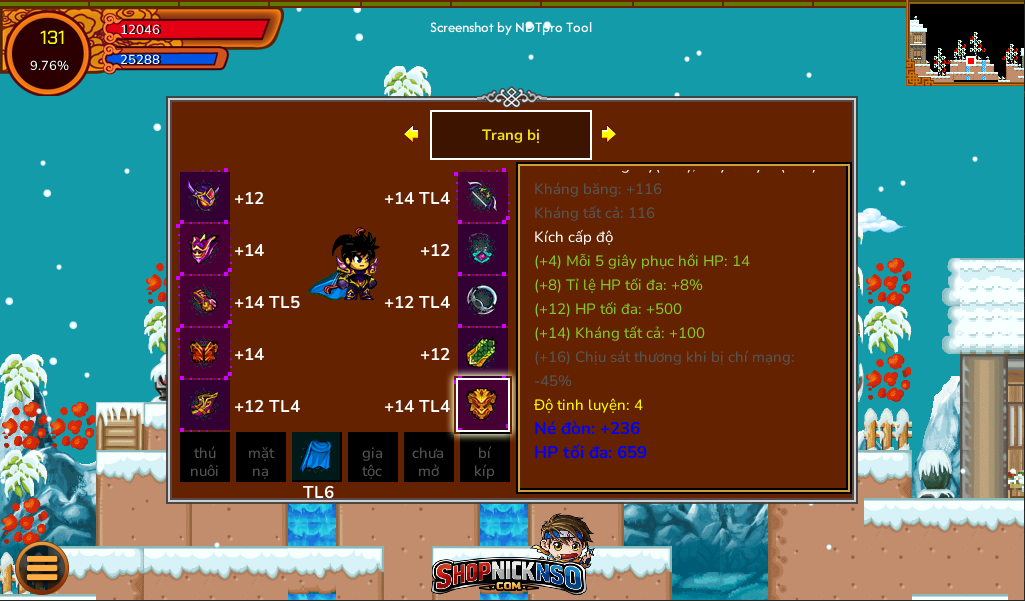Open the orange hamburger menu button

[x=42, y=567]
